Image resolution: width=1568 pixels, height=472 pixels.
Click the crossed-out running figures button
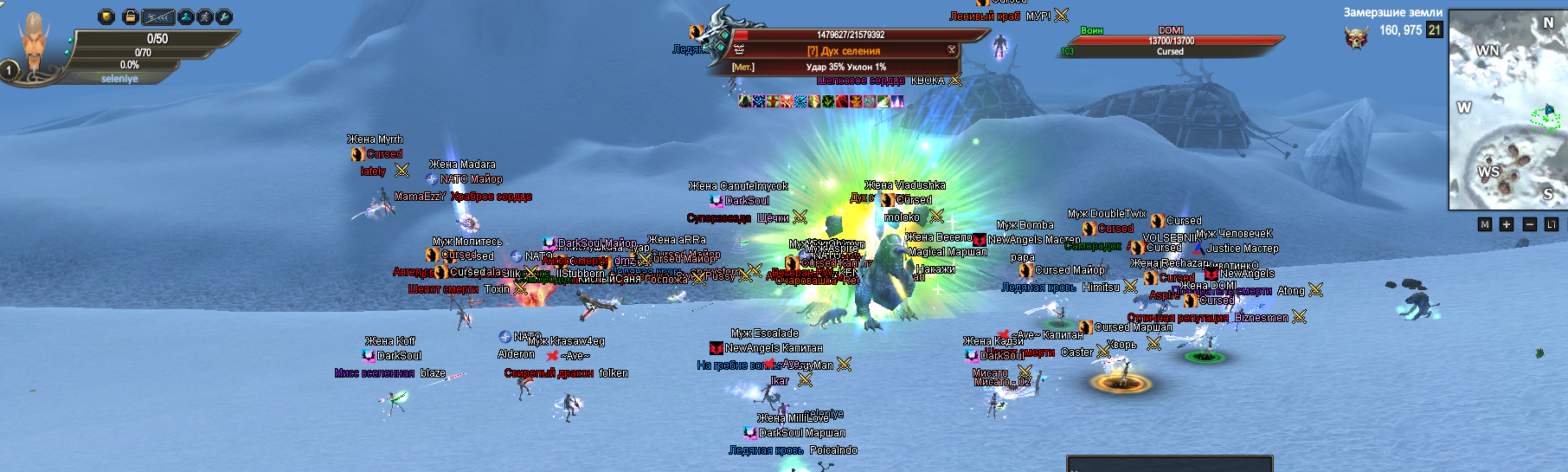[158, 16]
